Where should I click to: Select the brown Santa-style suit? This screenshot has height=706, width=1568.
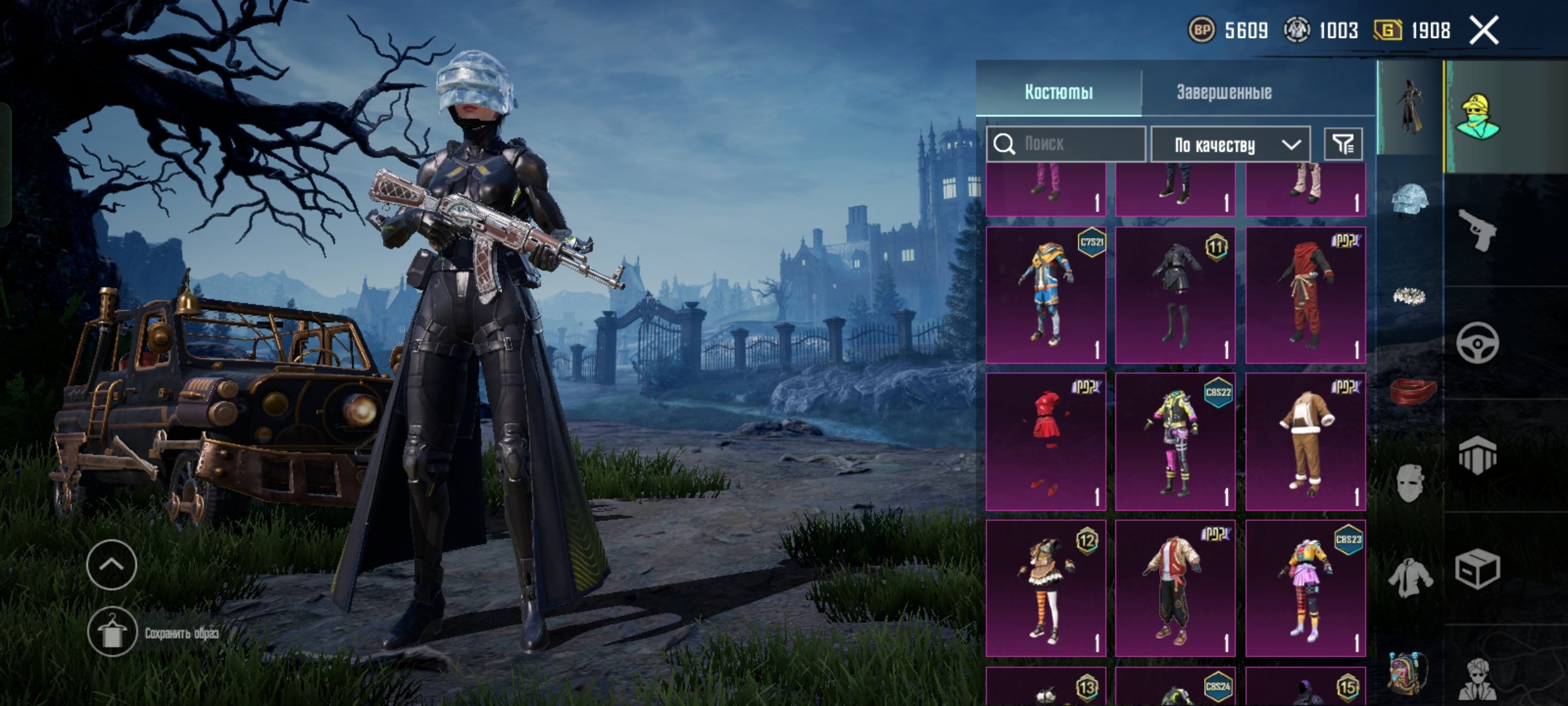1305,442
